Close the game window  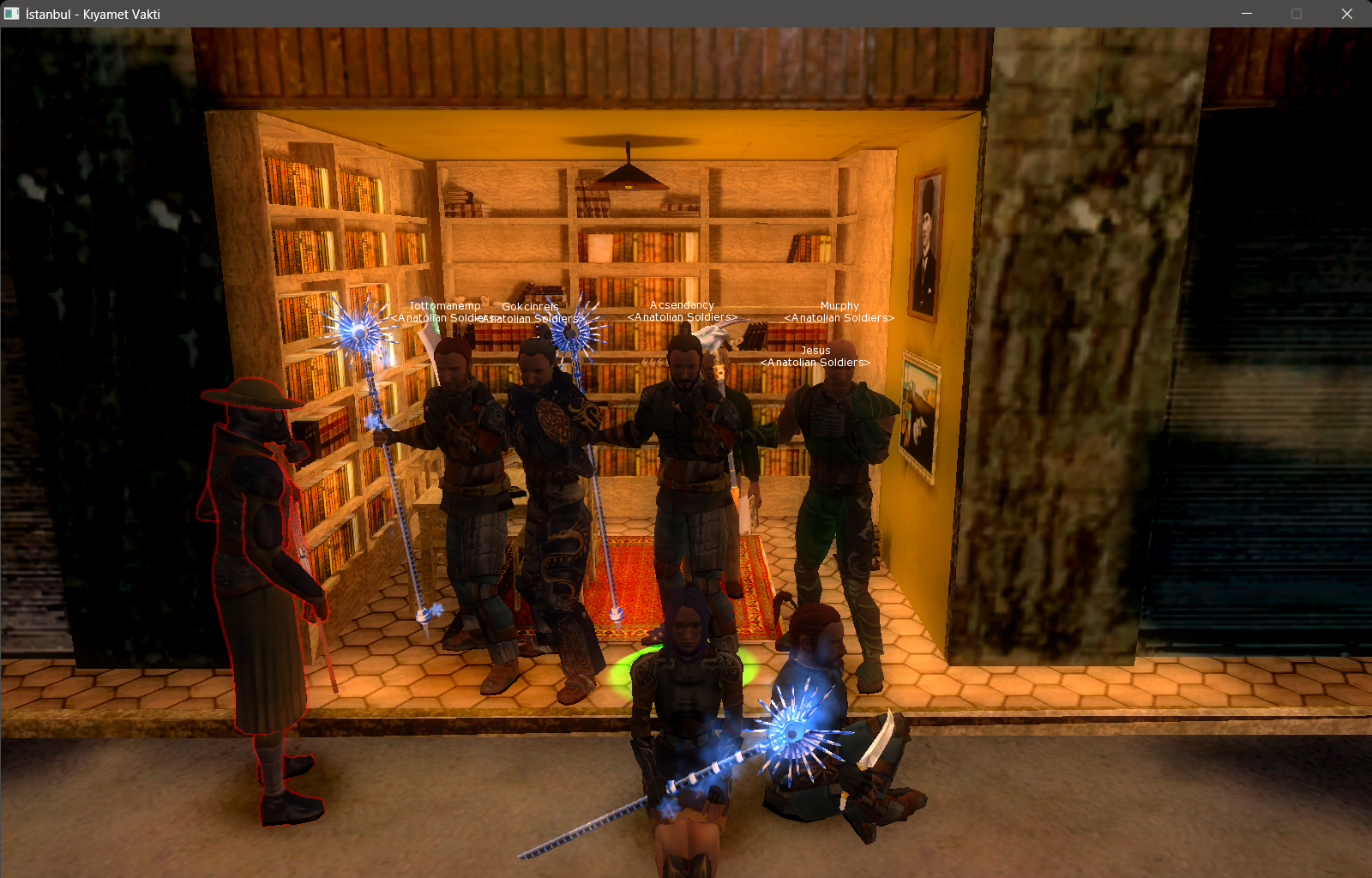[1346, 14]
